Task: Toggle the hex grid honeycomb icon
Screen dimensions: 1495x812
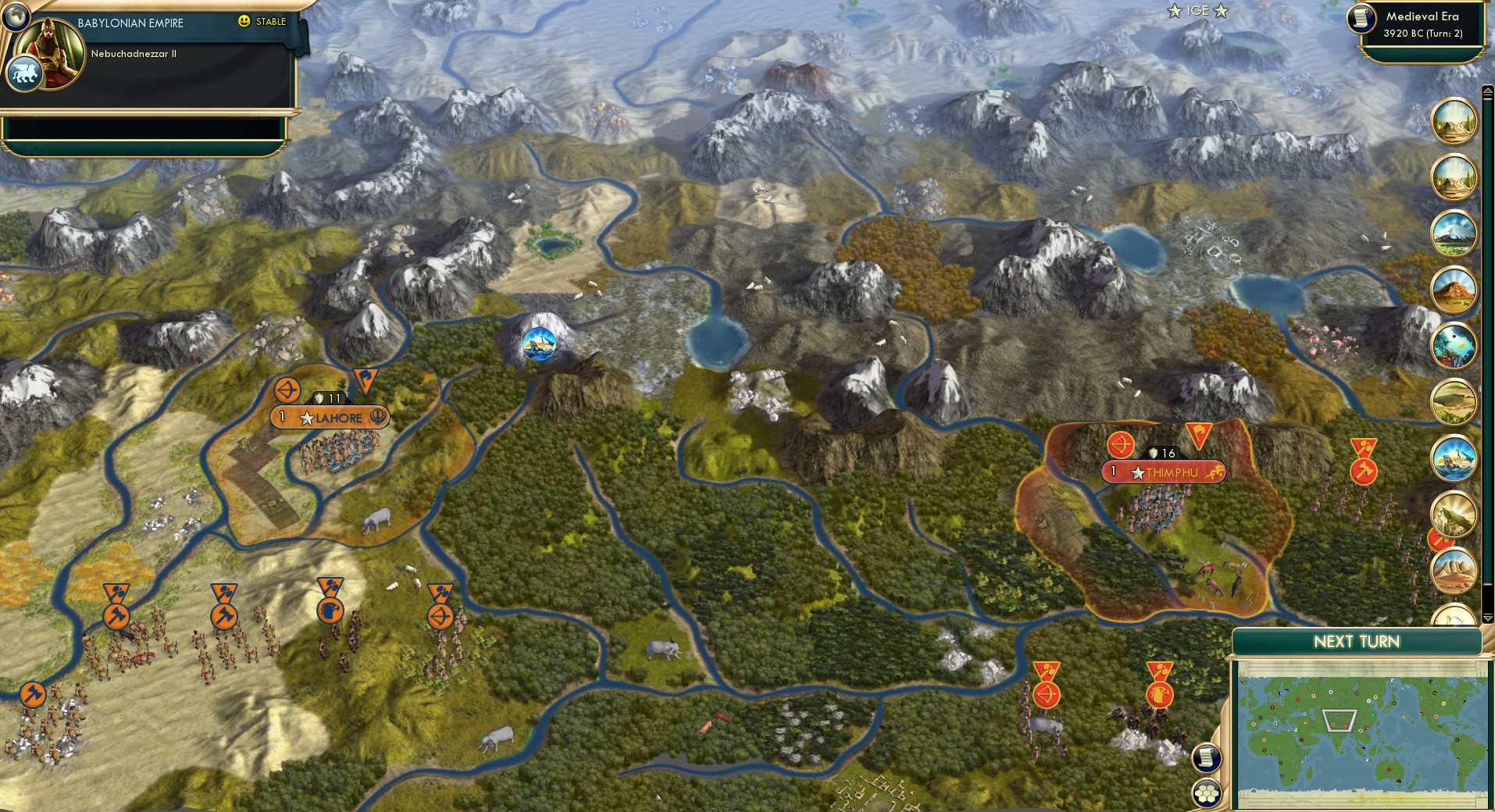Action: point(1207,790)
